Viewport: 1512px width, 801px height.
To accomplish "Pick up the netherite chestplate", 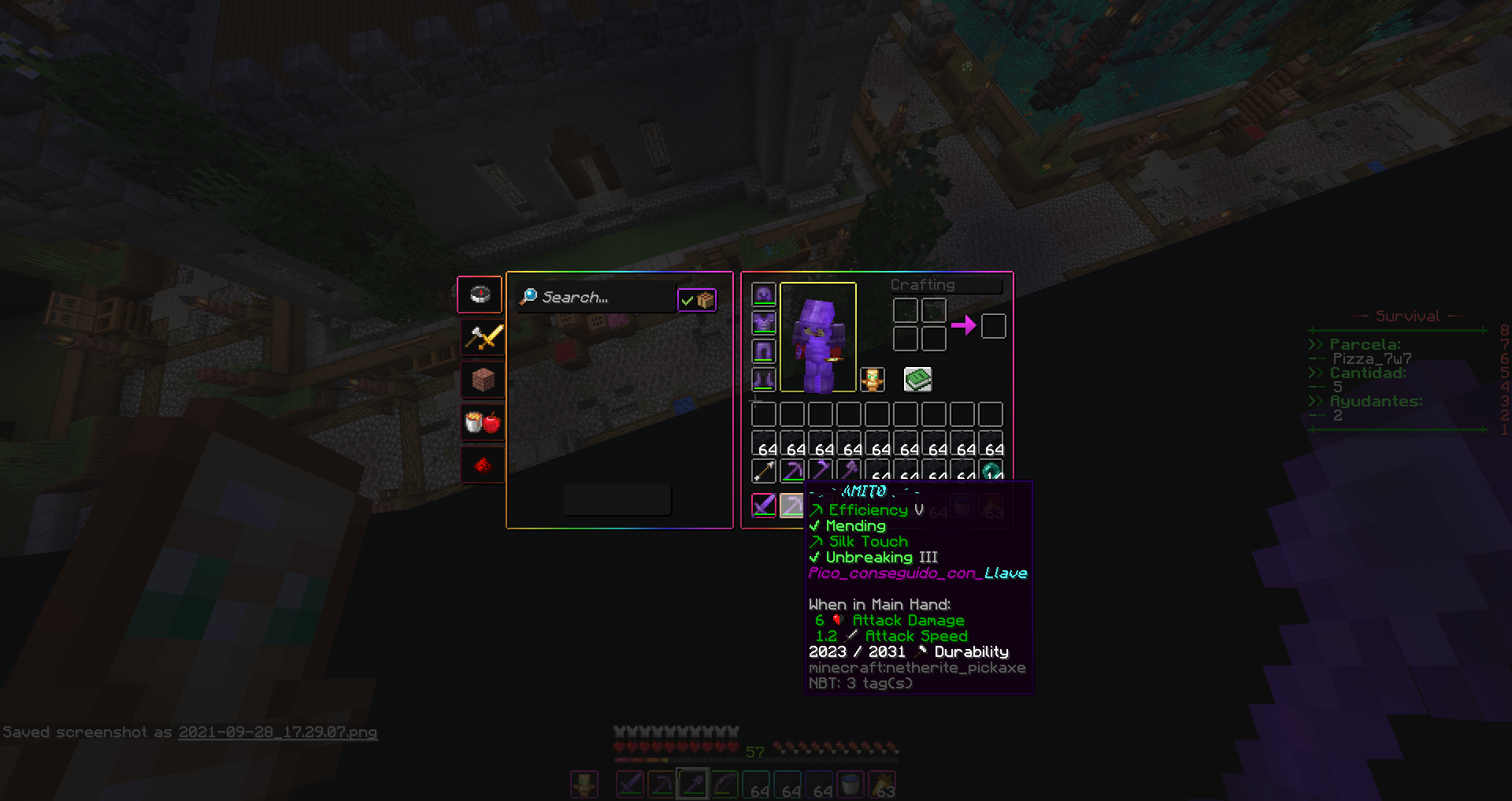I will 764,323.
